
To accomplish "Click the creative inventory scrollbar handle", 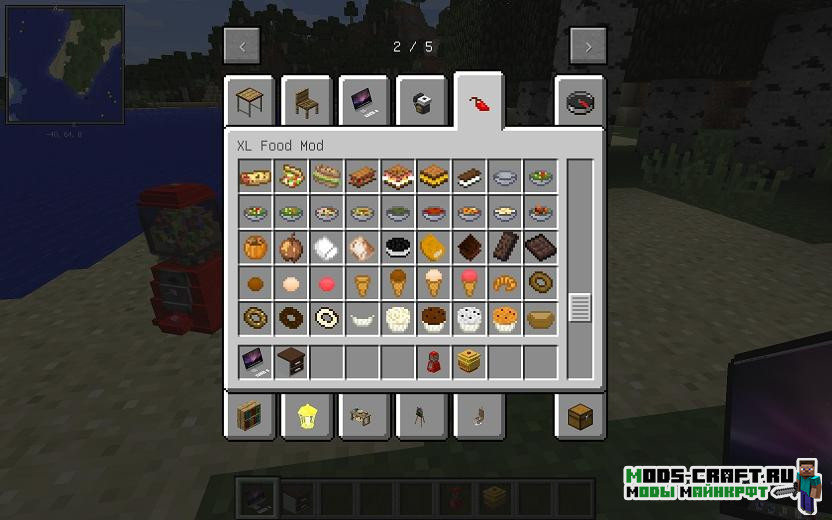I will pos(580,307).
